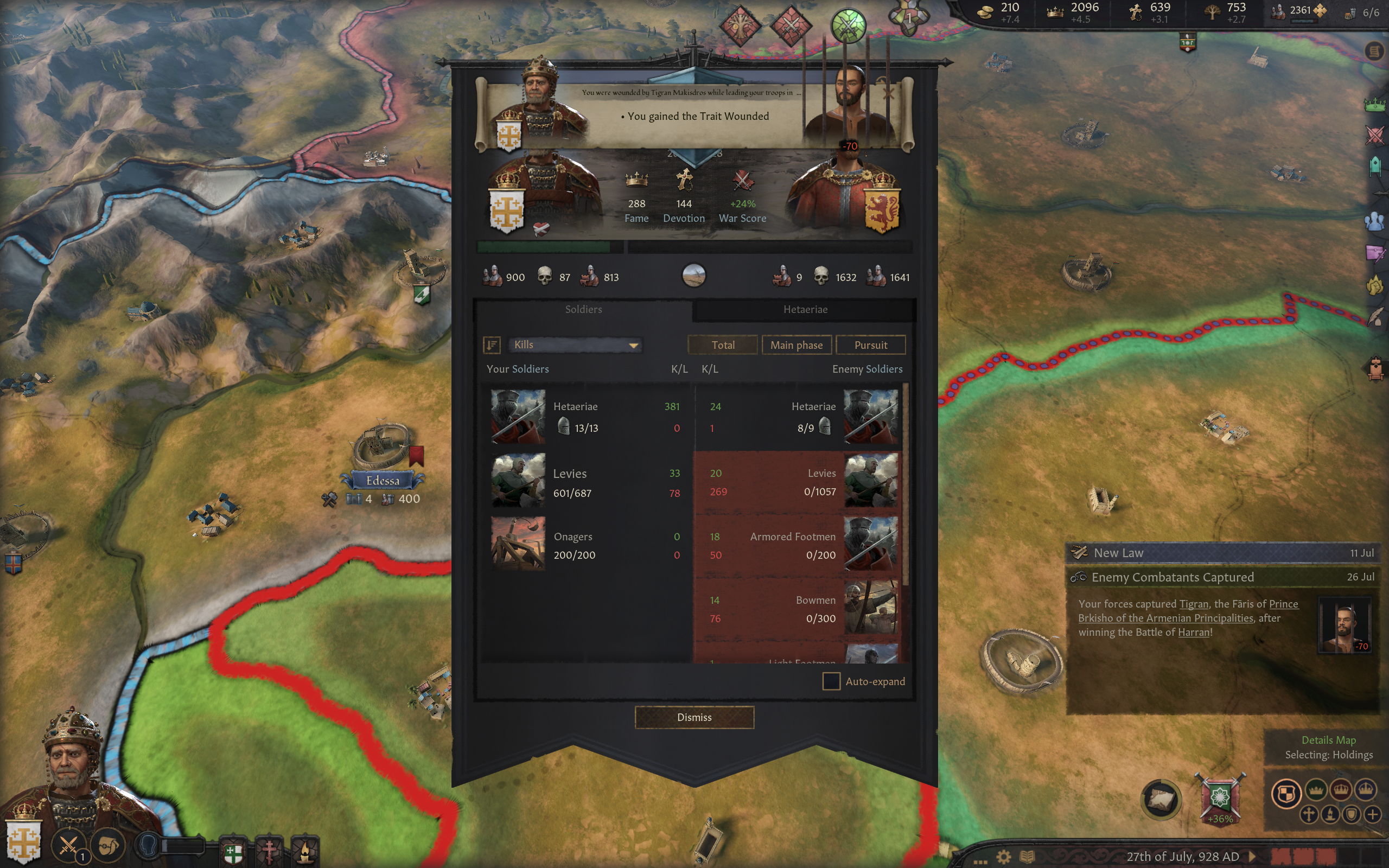Show Main phase battle stats
The width and height of the screenshot is (1389, 868).
796,345
